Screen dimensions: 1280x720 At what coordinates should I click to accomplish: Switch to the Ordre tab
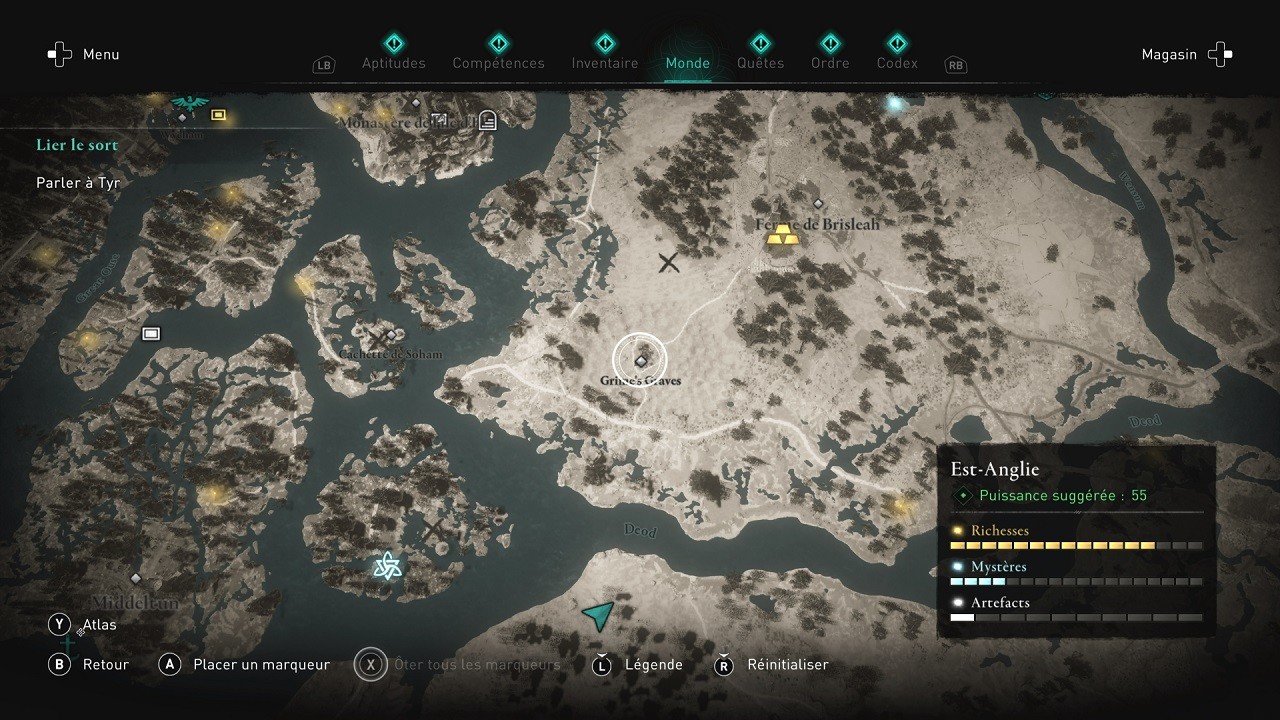pyautogui.click(x=830, y=62)
